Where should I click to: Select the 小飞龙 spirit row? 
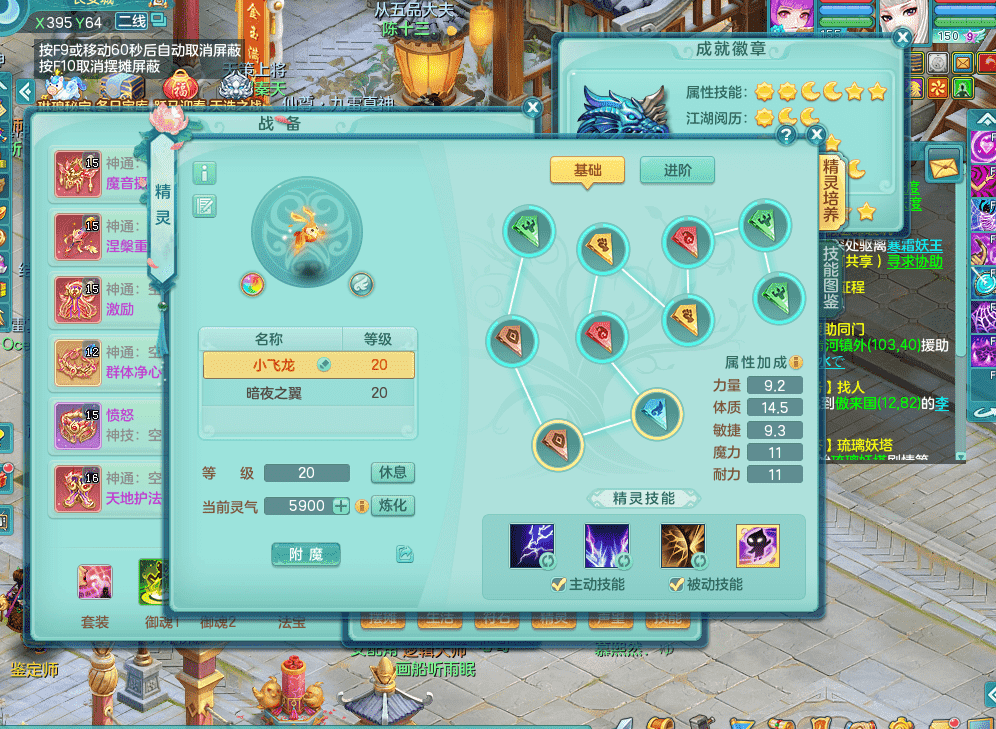pos(308,365)
